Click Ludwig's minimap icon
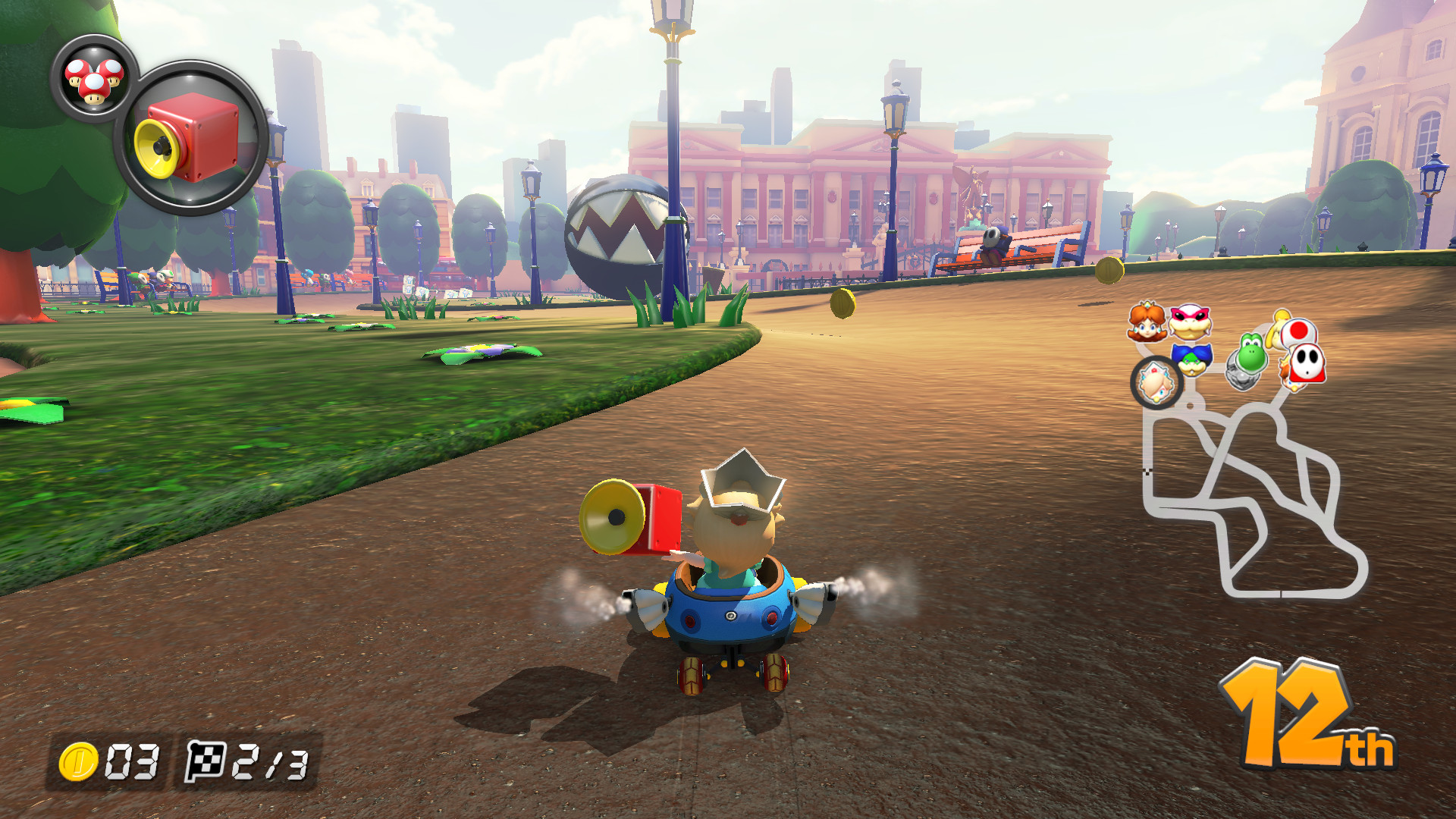 tap(1191, 360)
